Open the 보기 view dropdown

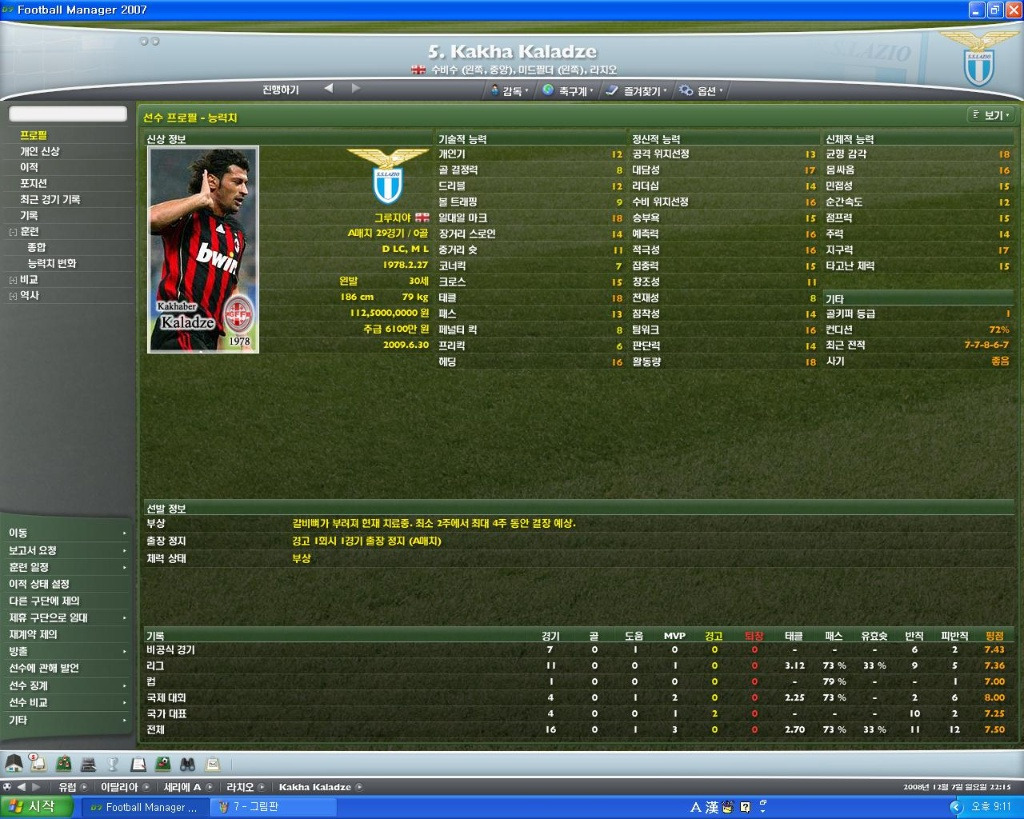tap(991, 116)
